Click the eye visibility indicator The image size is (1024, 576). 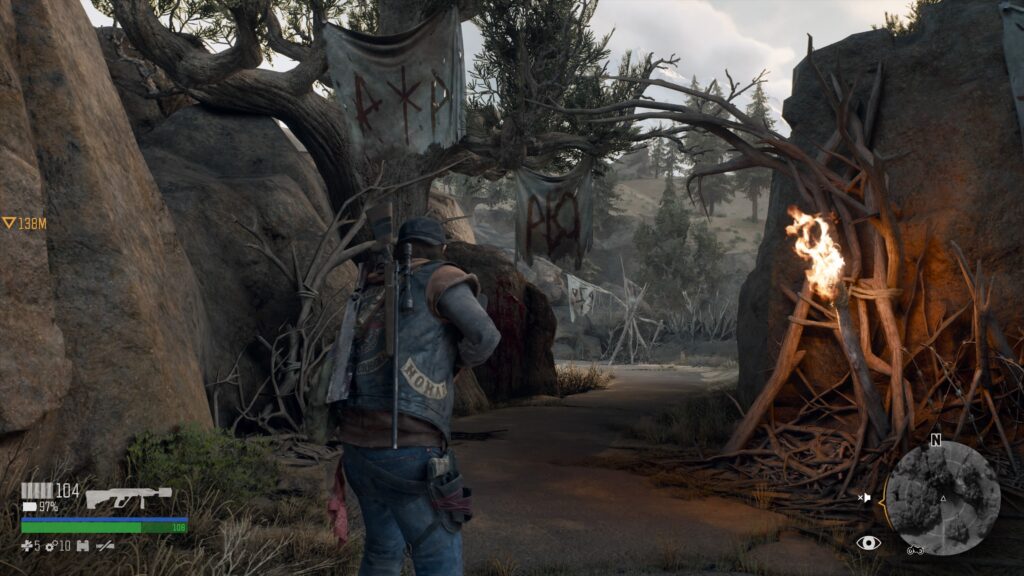pyautogui.click(x=868, y=543)
